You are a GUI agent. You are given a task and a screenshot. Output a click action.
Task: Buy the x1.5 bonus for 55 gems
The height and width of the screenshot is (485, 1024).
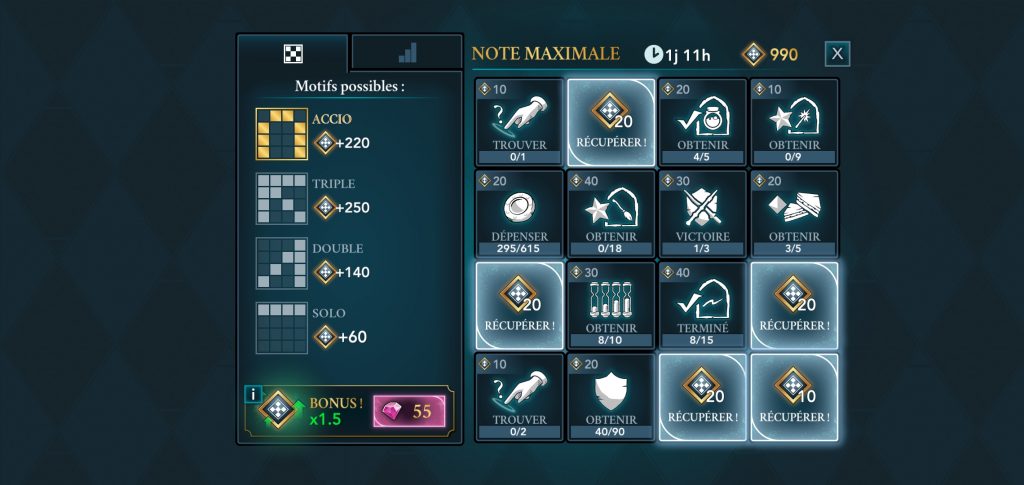[409, 411]
